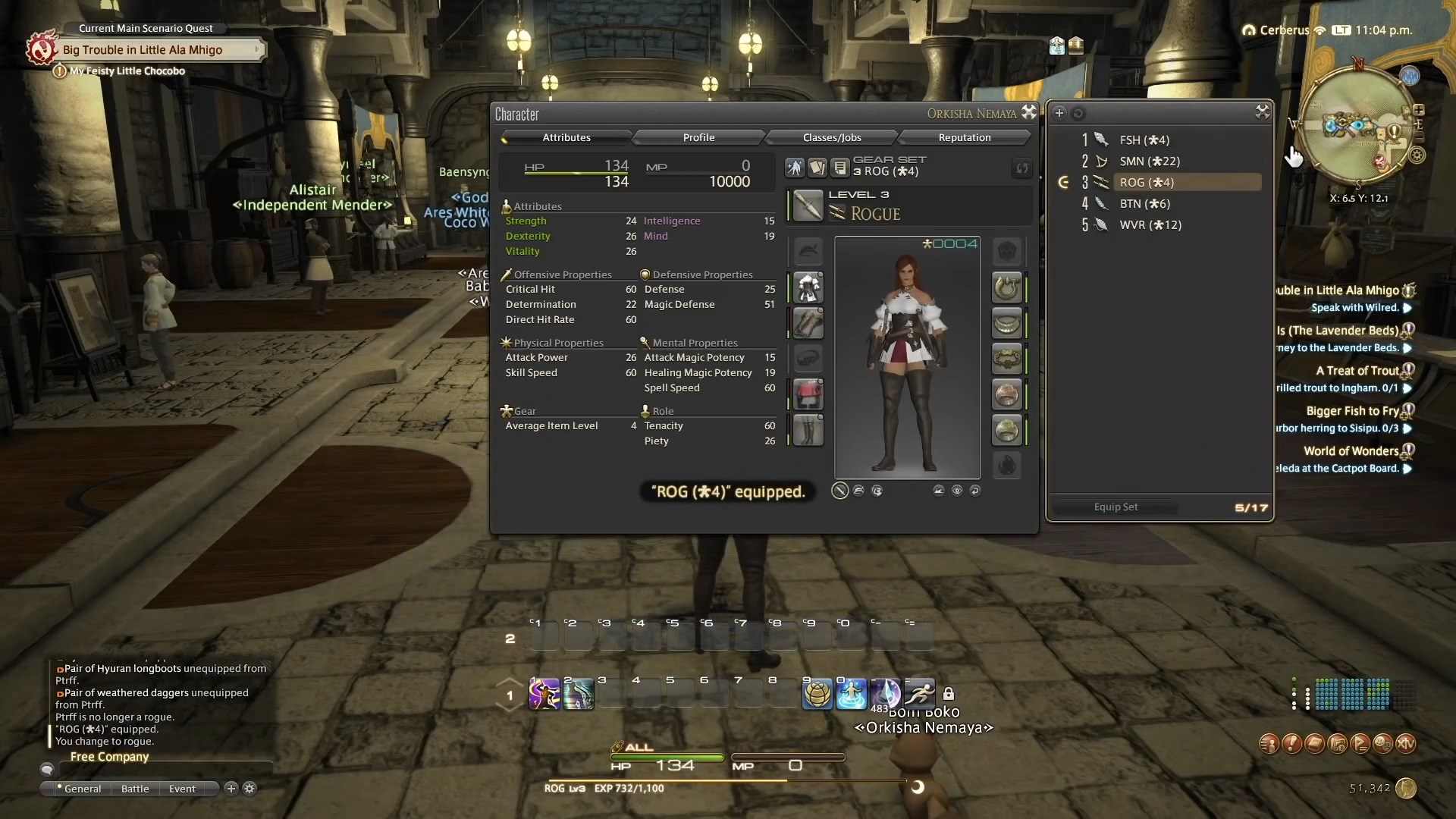Image resolution: width=1456 pixels, height=819 pixels.
Task: Click the update gear set refresh icon
Action: [x=1021, y=168]
